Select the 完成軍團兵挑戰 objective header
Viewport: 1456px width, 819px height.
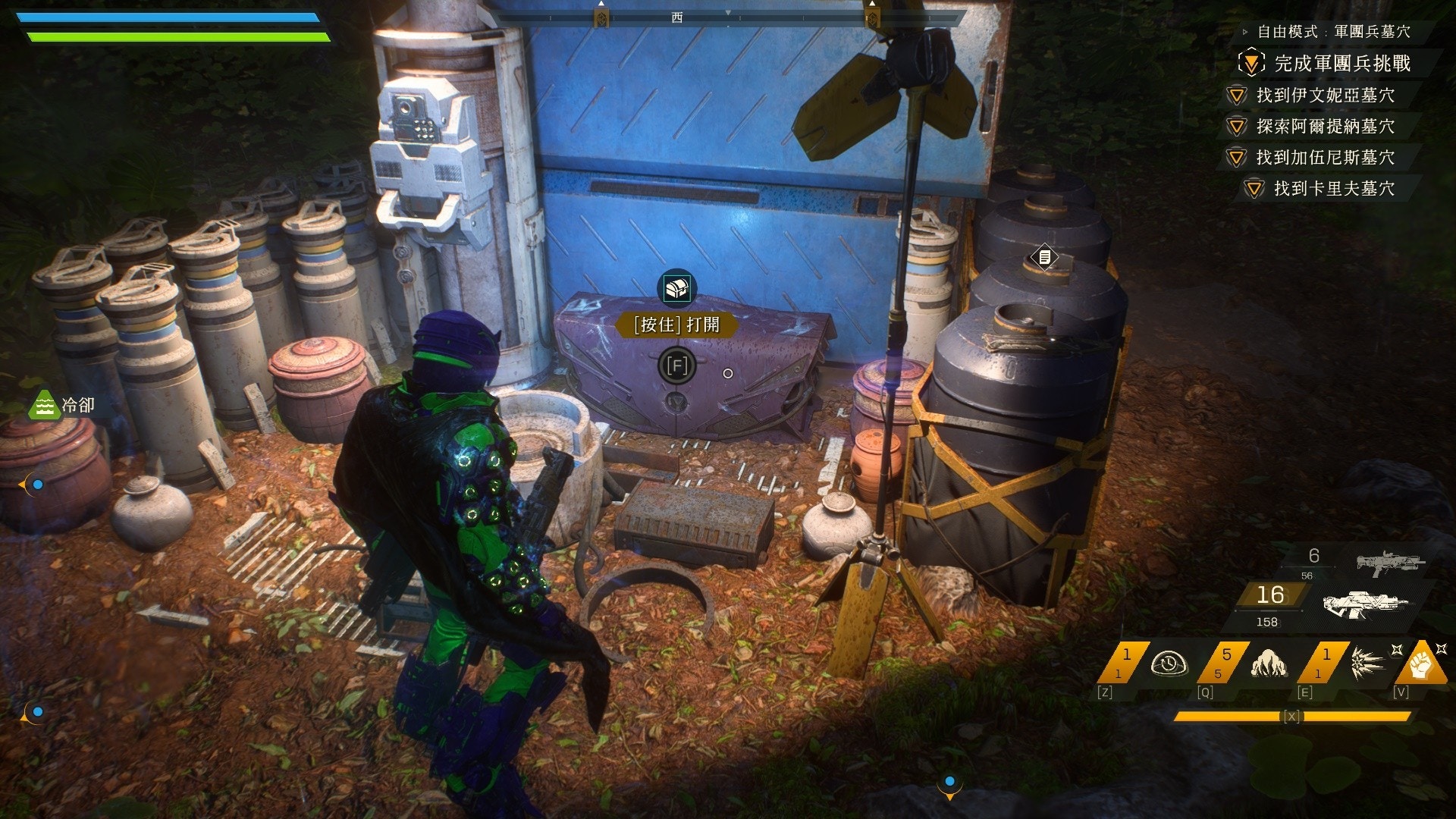1341,63
